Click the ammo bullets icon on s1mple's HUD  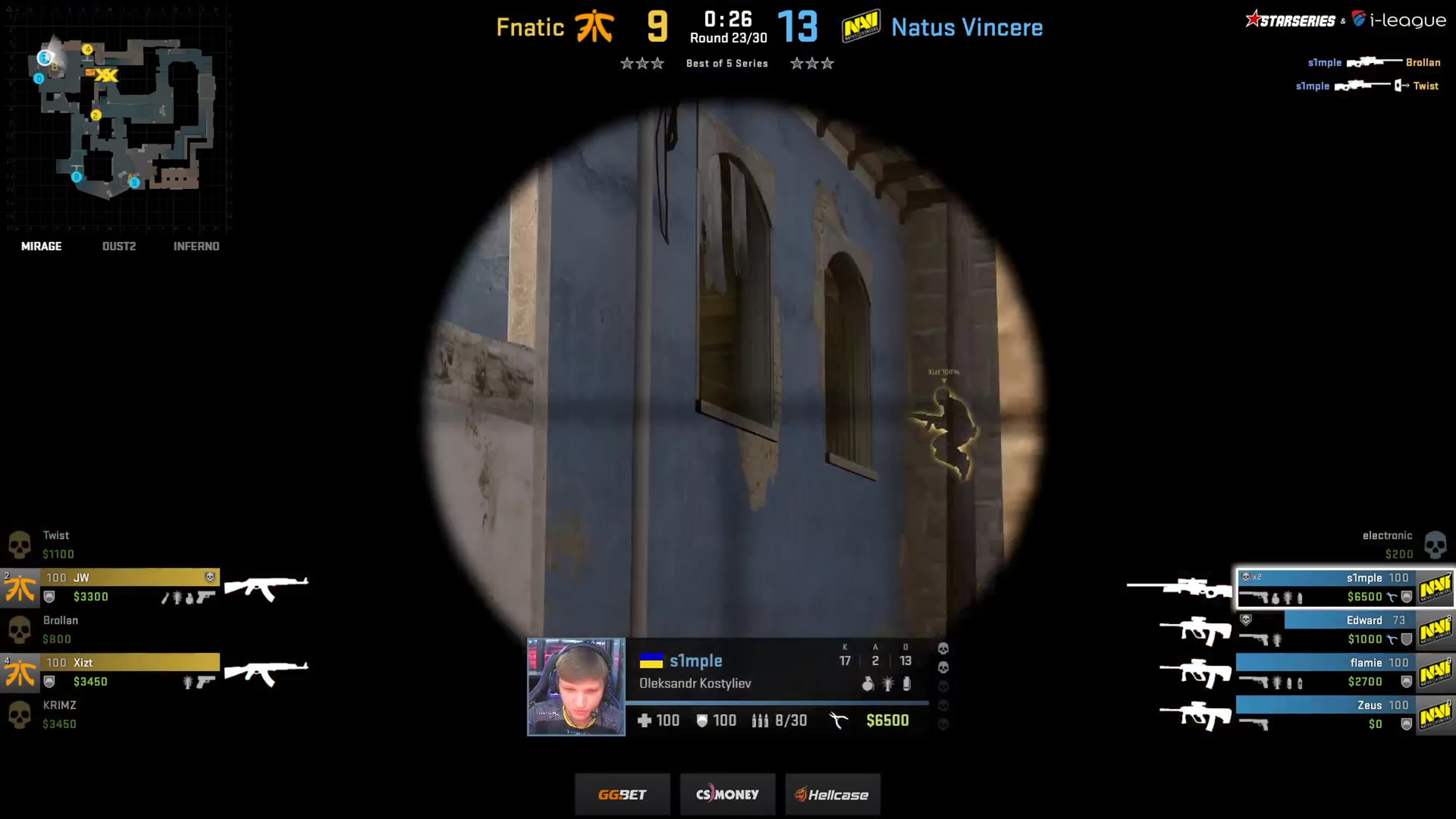[x=761, y=720]
